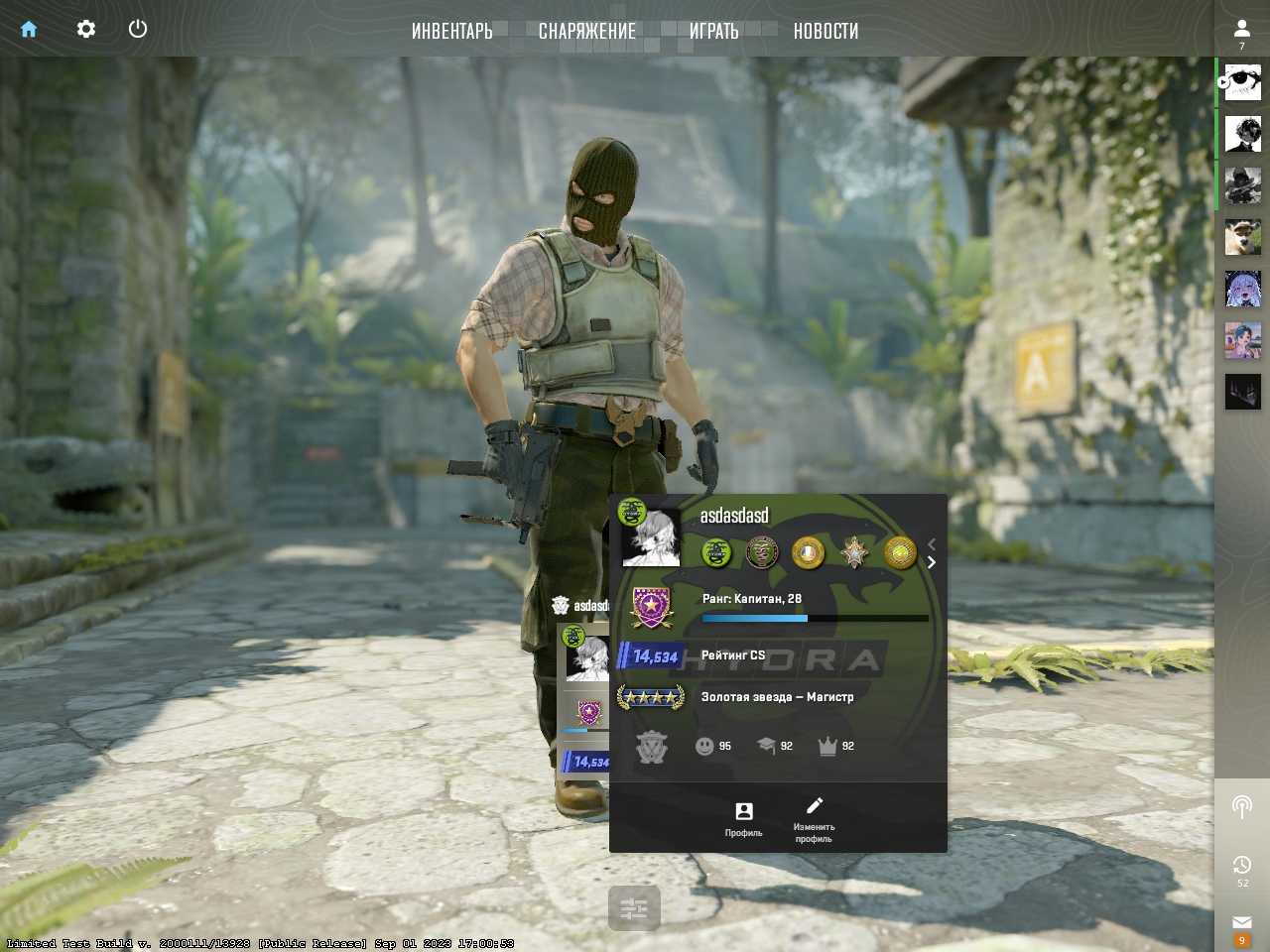1270x952 pixels.
Task: Click the asdasdasd profile avatar
Action: point(651,537)
